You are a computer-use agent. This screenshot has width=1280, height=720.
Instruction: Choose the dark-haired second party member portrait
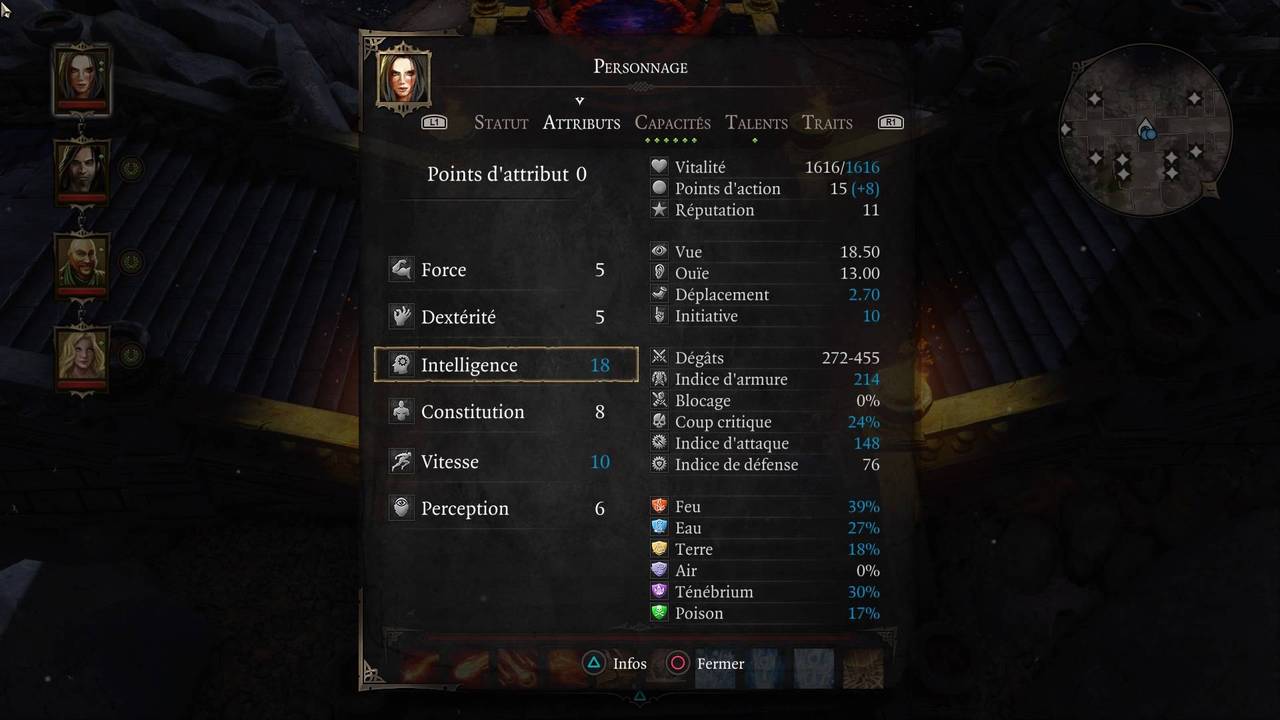pos(82,168)
